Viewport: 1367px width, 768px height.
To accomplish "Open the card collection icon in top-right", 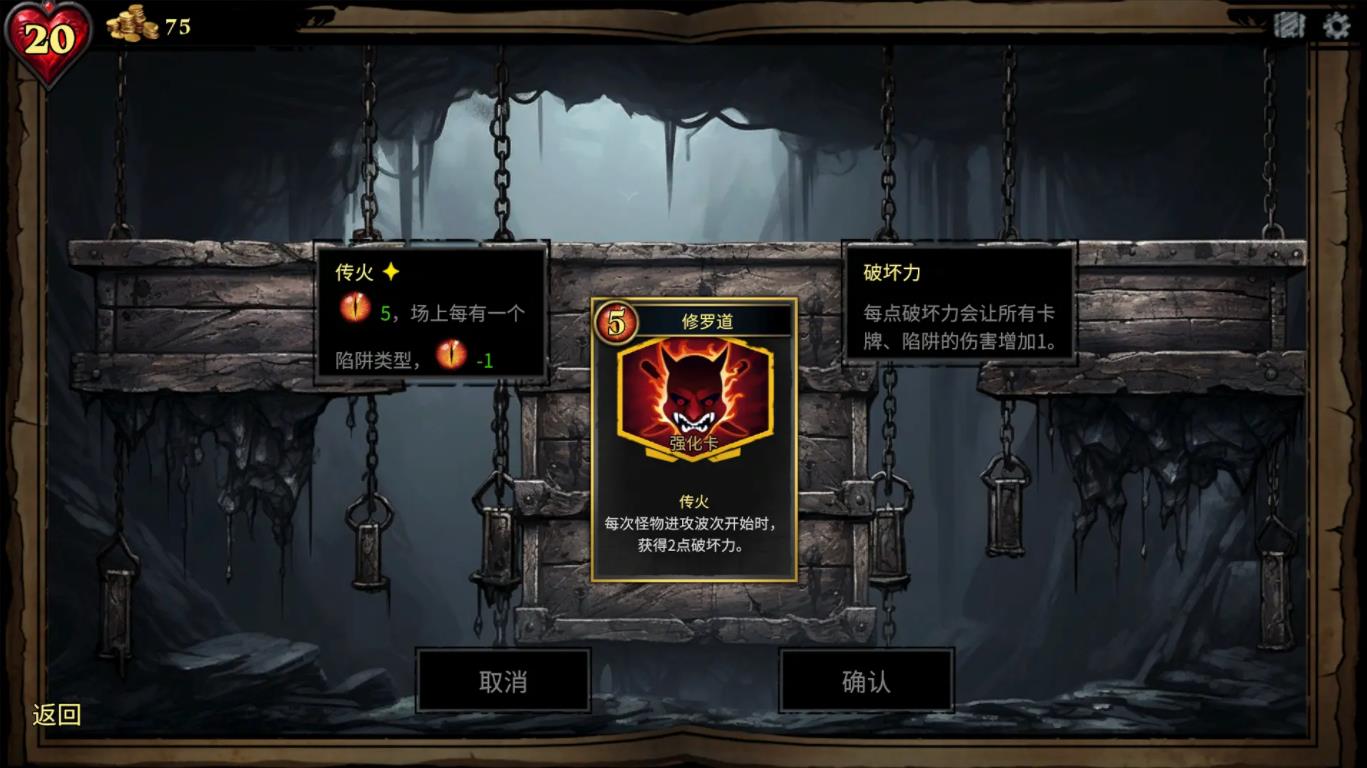I will [1290, 26].
